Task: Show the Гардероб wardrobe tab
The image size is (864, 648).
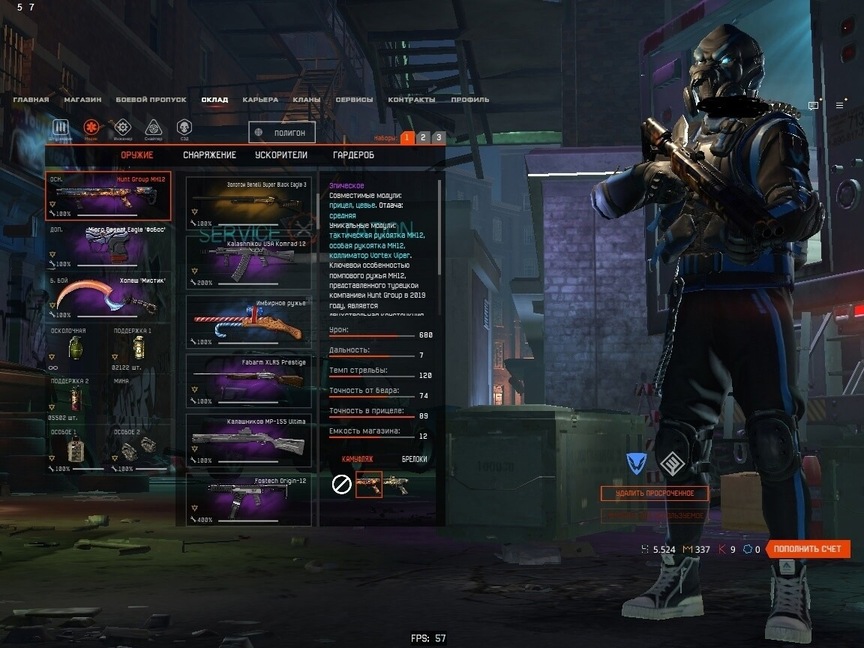Action: click(353, 155)
